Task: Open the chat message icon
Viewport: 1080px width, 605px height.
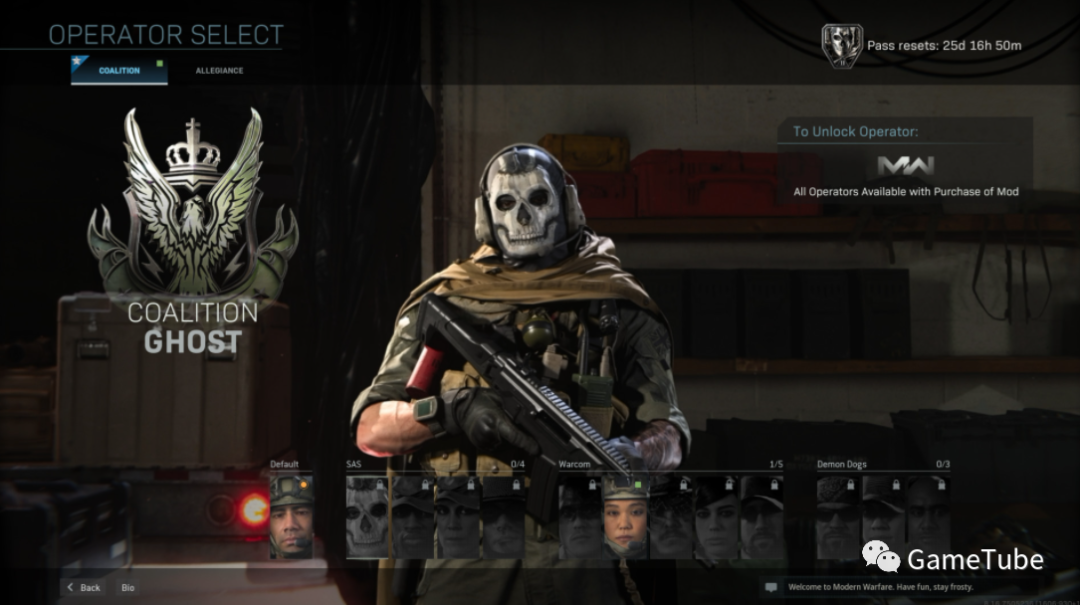Action: tap(771, 587)
